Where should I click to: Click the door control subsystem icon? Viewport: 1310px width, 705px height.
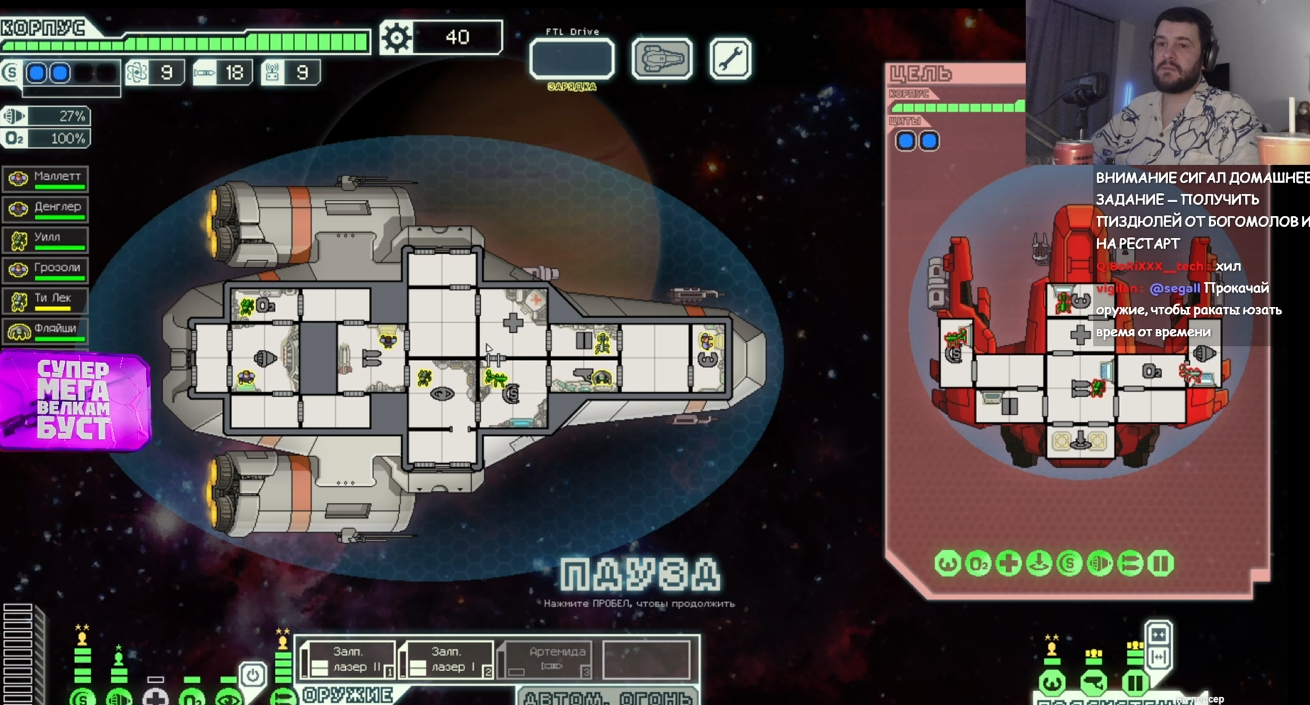point(1135,685)
